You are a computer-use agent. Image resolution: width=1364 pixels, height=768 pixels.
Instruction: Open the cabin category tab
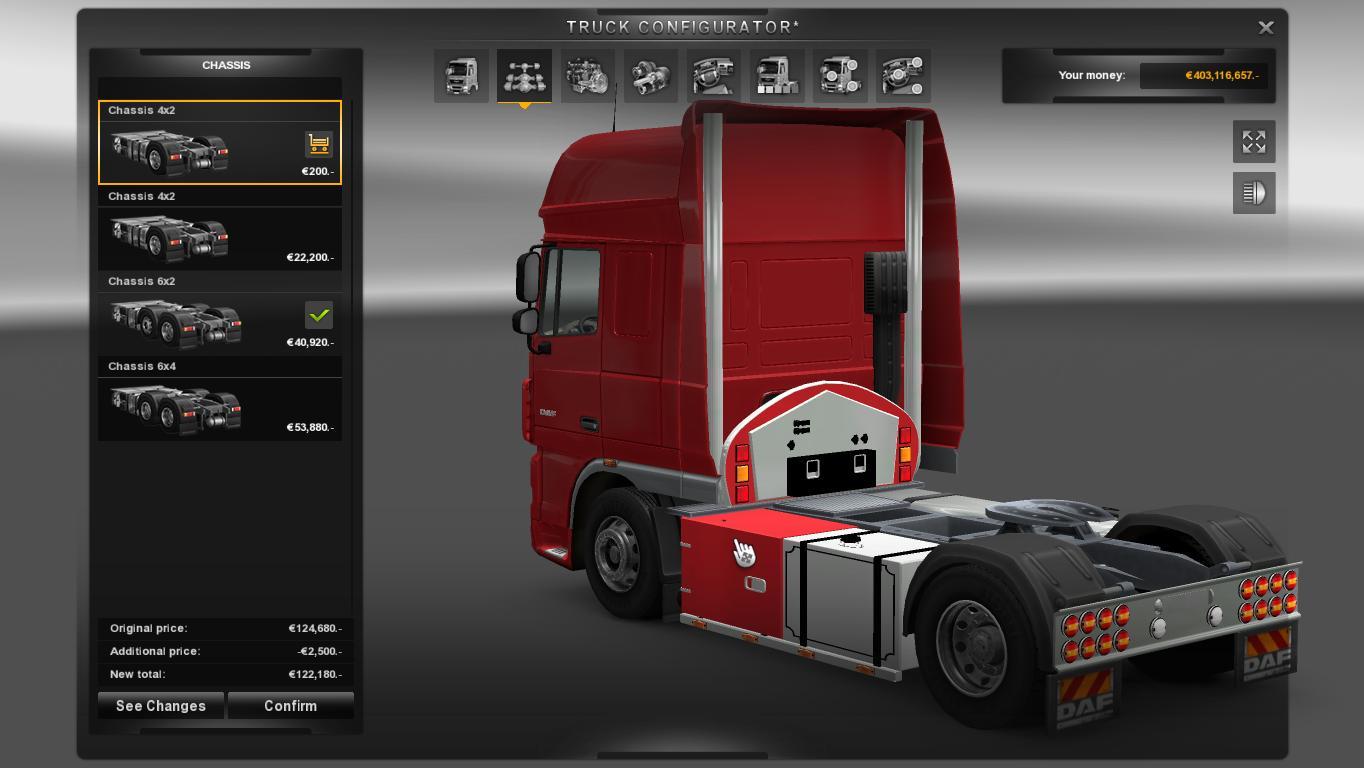[461, 76]
